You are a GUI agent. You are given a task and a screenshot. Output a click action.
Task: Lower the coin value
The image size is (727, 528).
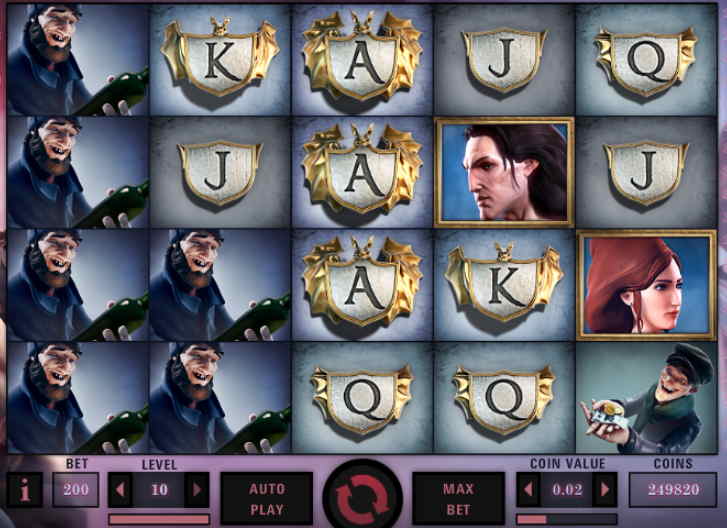[x=529, y=490]
